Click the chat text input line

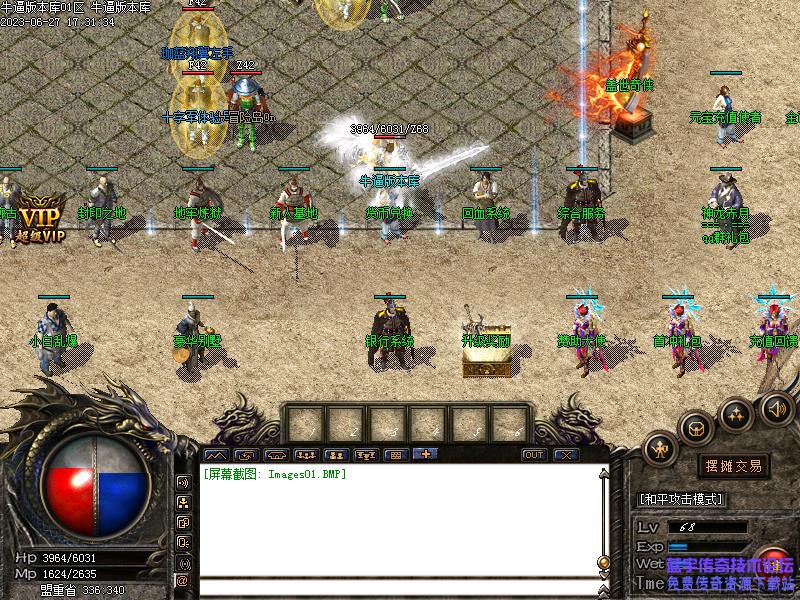400,588
